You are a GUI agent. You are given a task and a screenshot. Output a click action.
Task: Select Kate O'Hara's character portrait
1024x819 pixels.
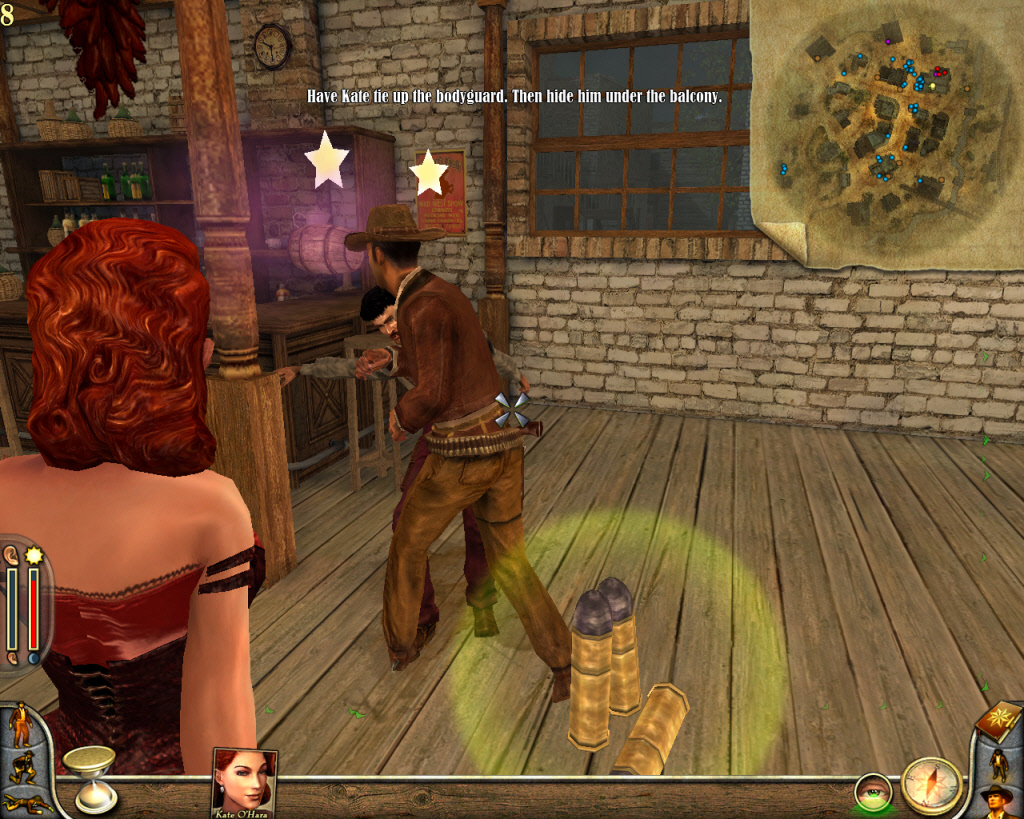[x=244, y=781]
